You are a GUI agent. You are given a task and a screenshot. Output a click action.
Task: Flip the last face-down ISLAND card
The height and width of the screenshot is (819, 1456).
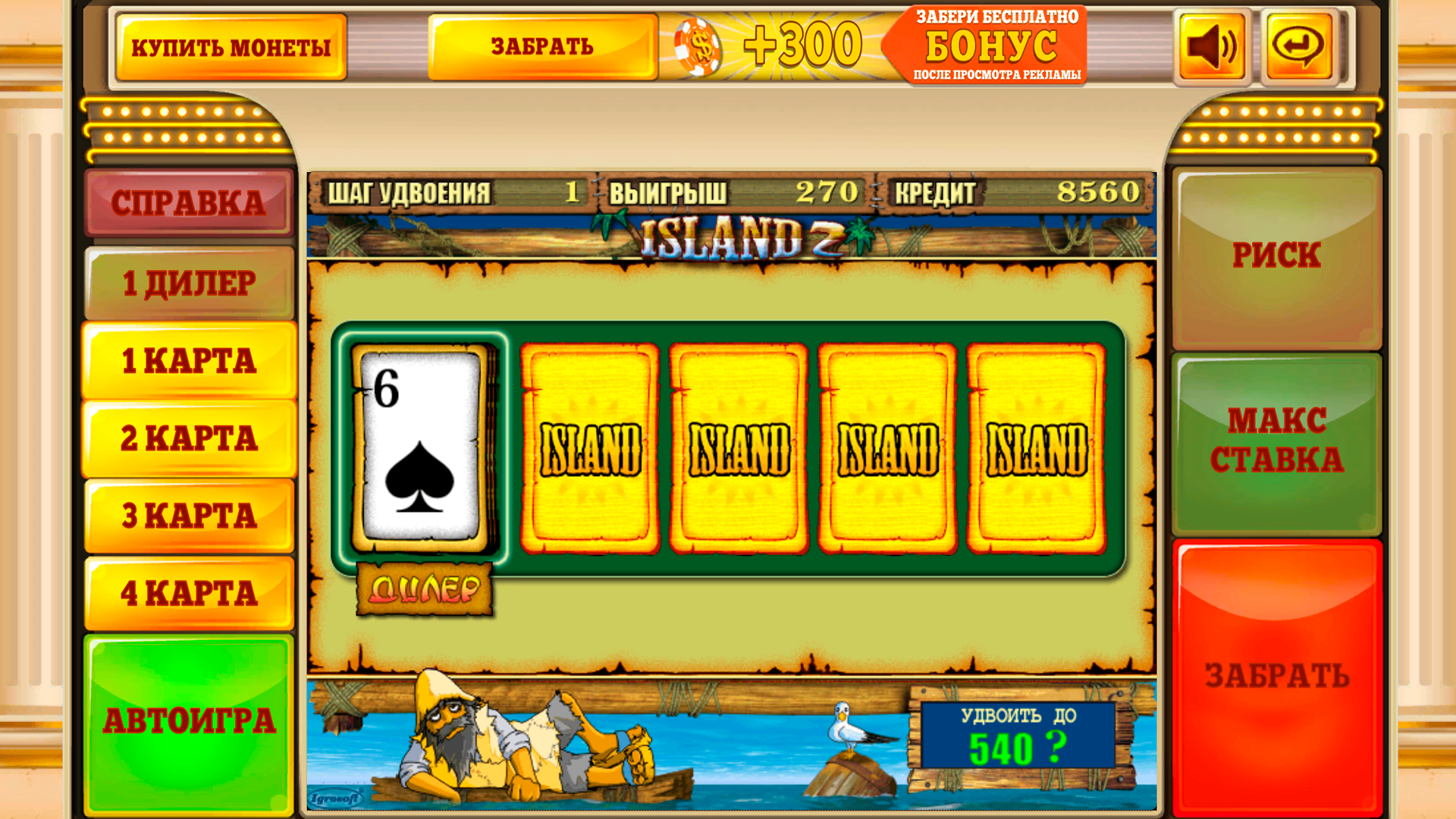1037,447
